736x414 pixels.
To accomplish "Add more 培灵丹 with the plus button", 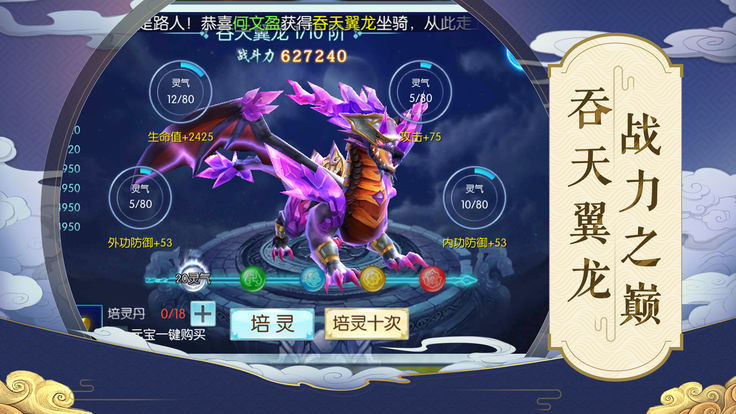I will pos(204,312).
